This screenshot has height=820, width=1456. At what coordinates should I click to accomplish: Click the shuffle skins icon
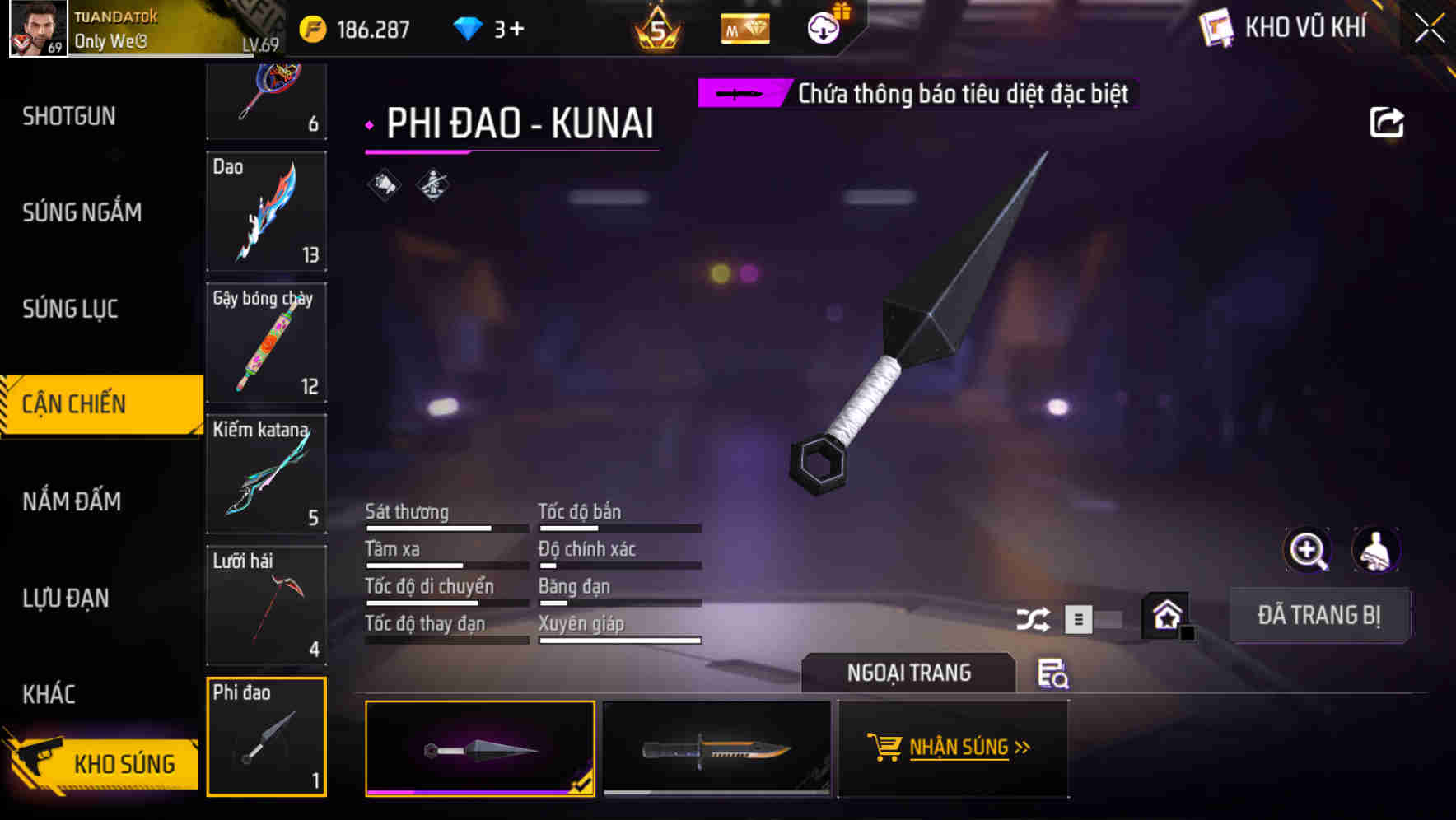[x=1035, y=617]
